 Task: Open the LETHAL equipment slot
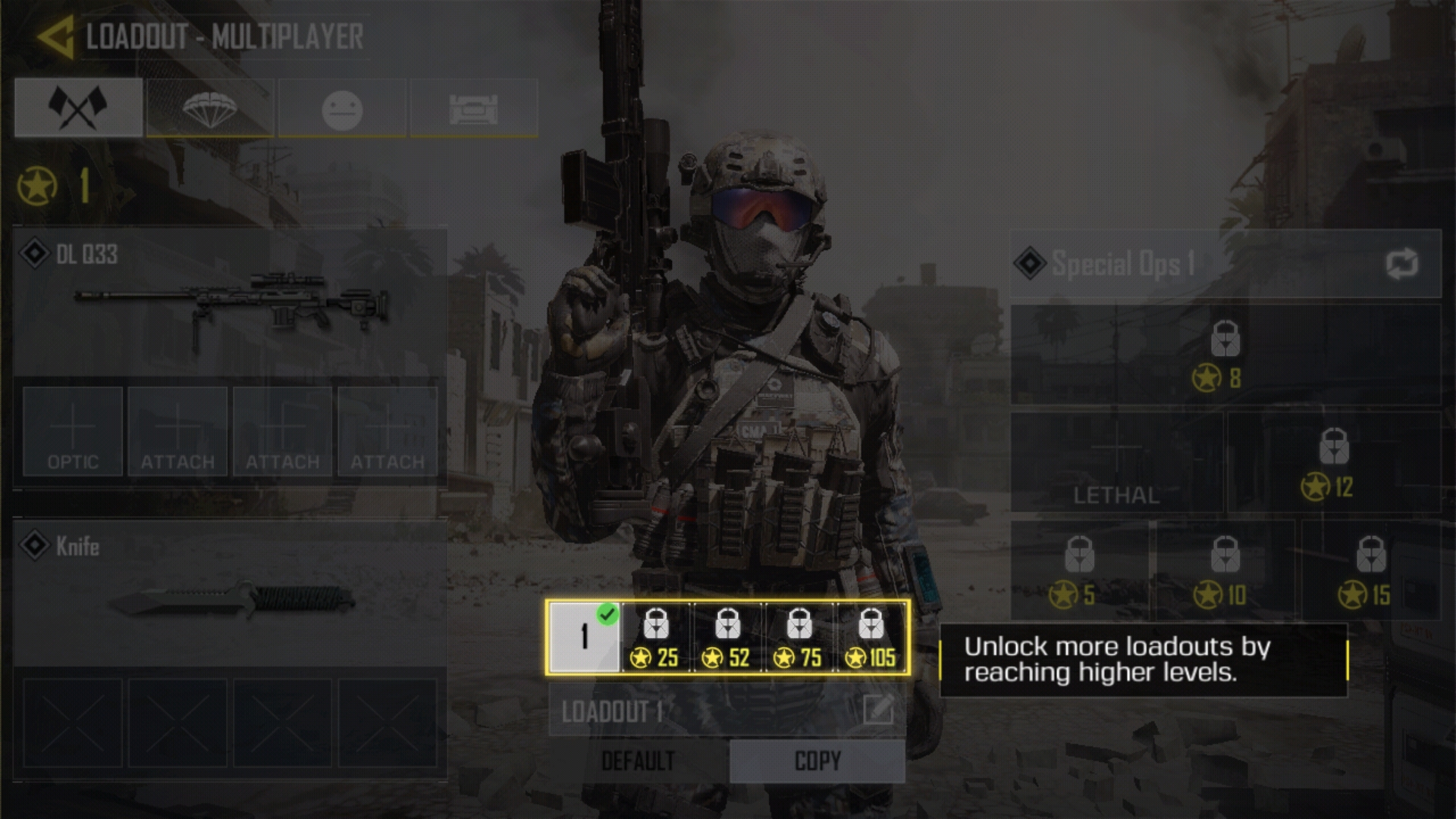(x=1116, y=463)
